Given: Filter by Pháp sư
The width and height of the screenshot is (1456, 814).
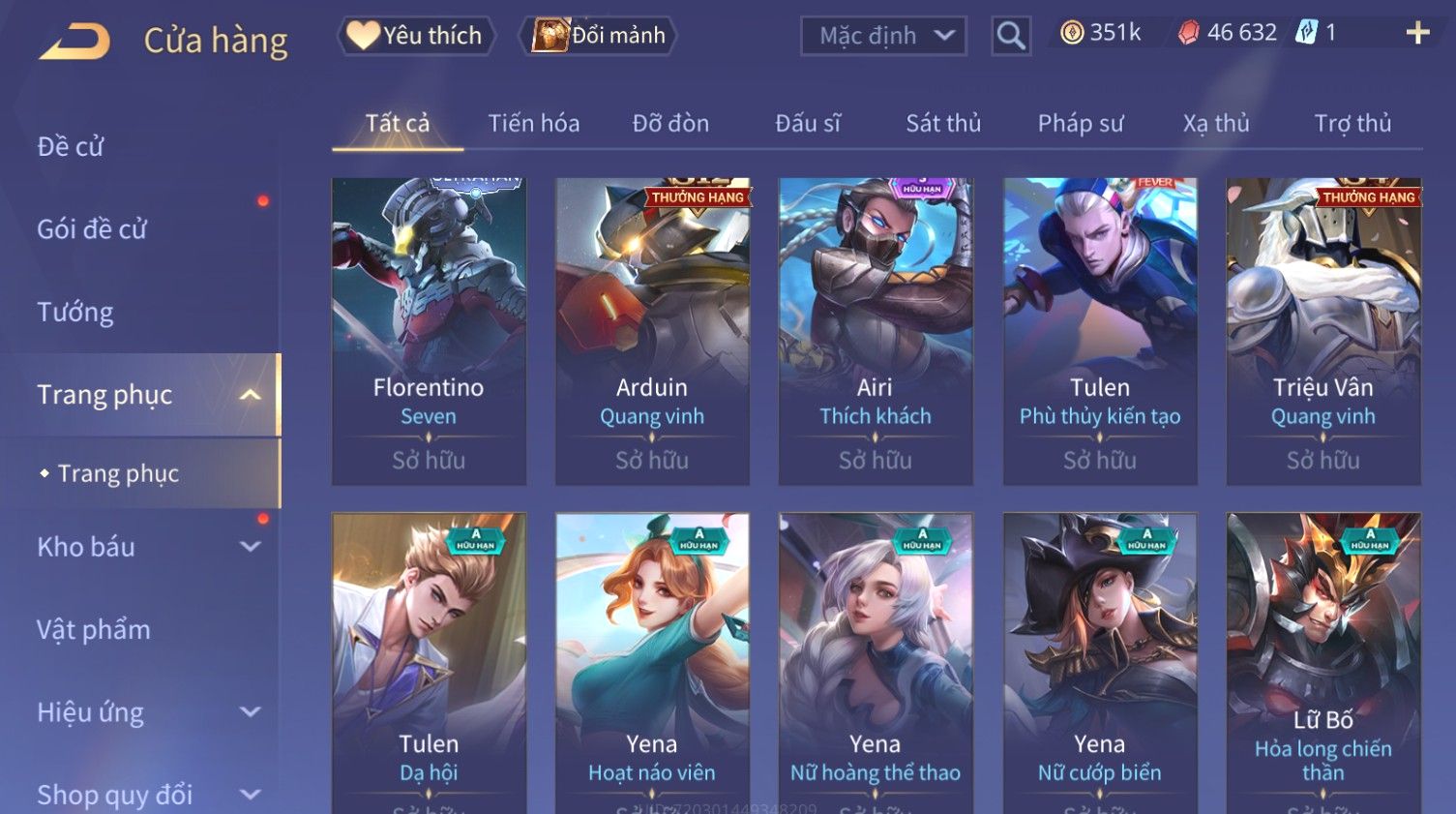Looking at the screenshot, I should pyautogui.click(x=1081, y=124).
